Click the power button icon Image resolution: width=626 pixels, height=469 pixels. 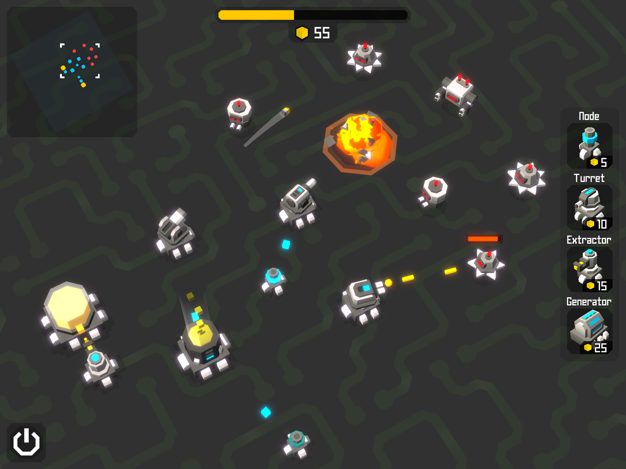pyautogui.click(x=27, y=441)
